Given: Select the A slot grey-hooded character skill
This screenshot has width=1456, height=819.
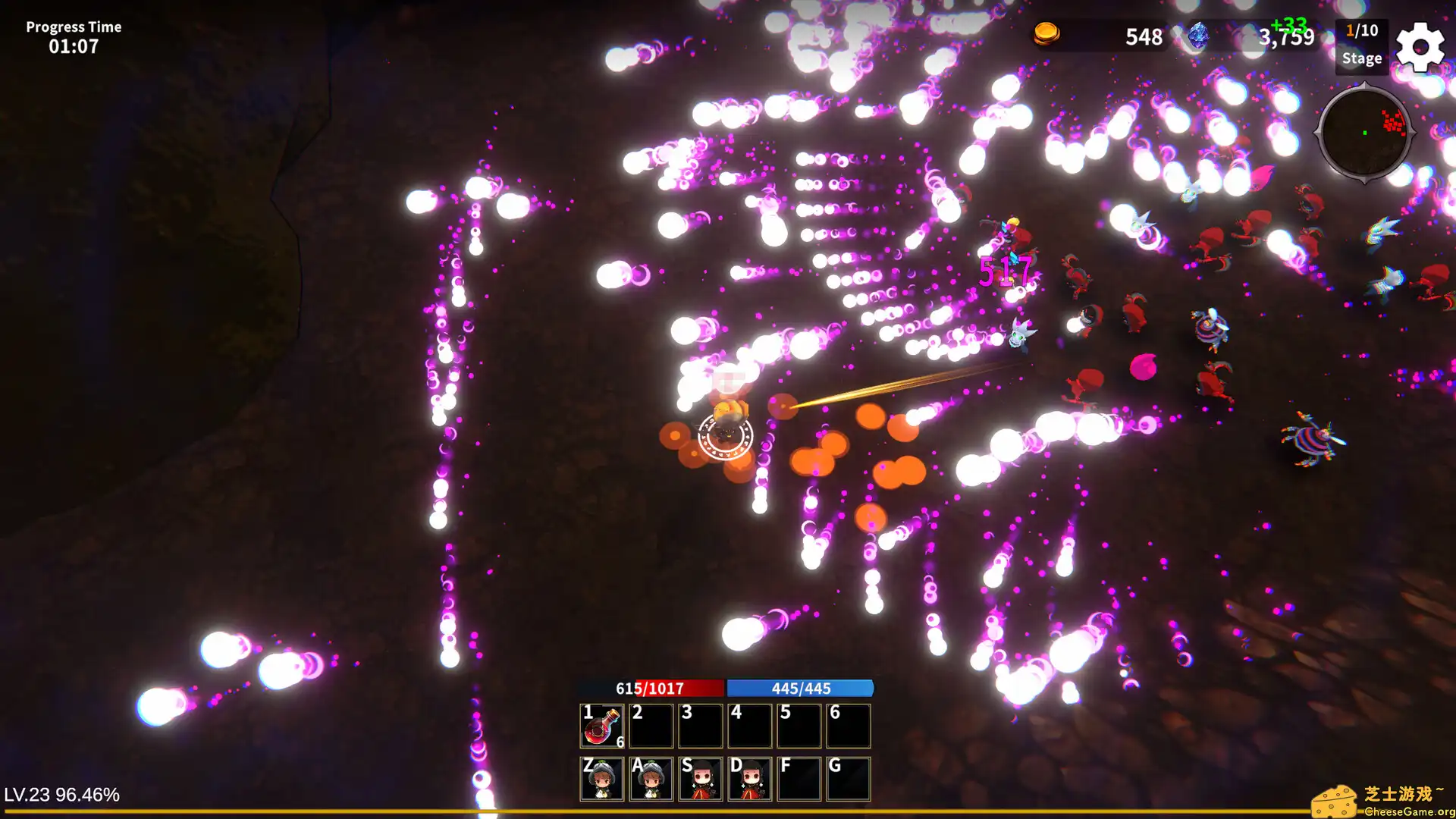Looking at the screenshot, I should (651, 779).
